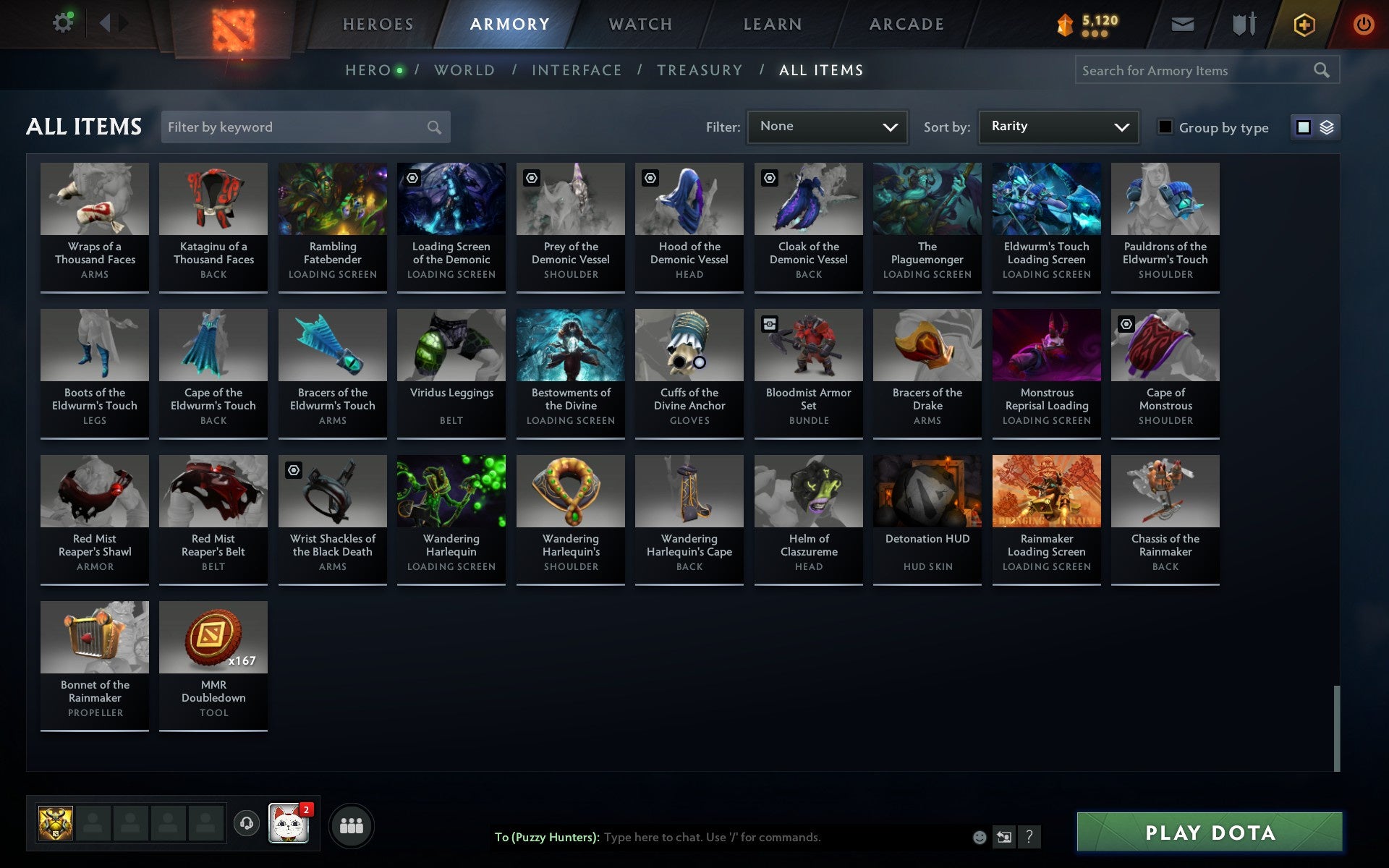Open the Armory battle report shield-and-sword icon
Viewport: 1389px width, 868px height.
pos(1243,23)
